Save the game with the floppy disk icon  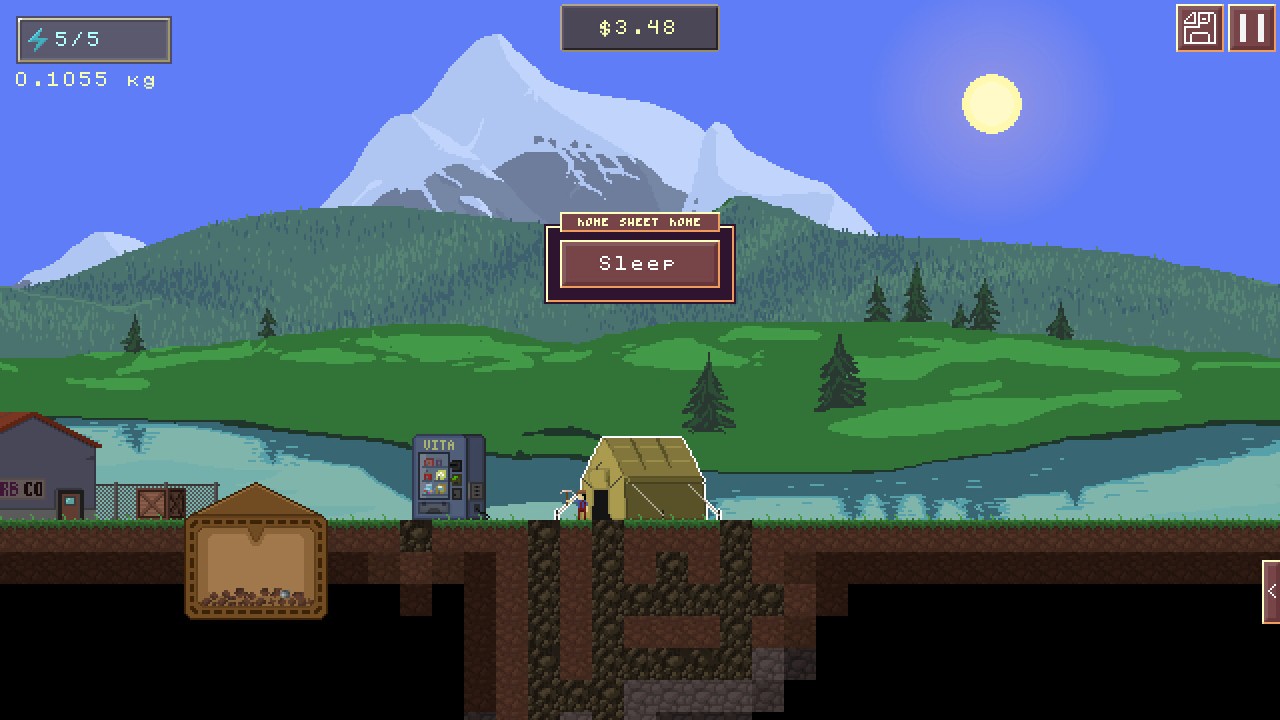(1199, 28)
